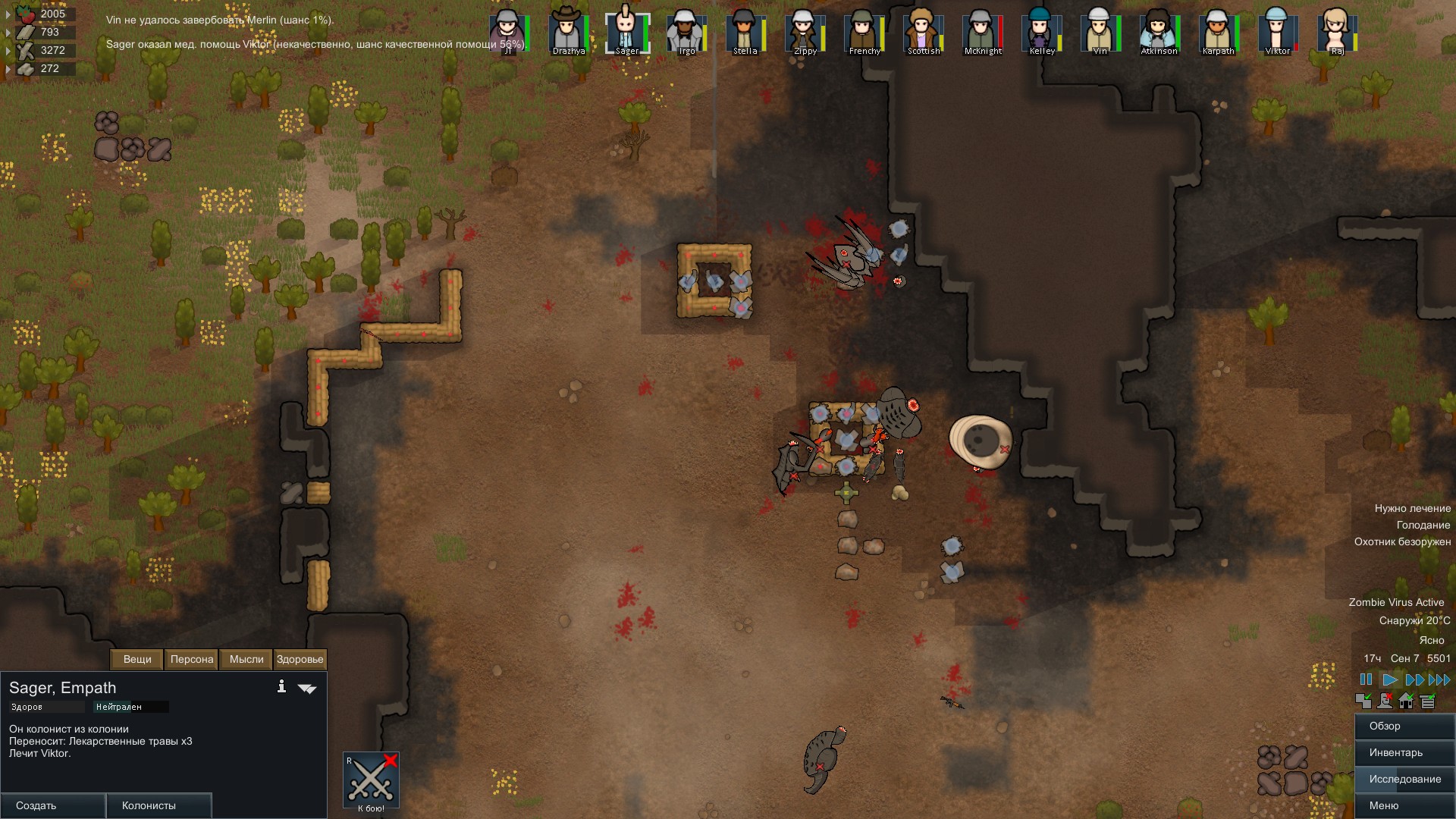This screenshot has width=1456, height=819.
Task: Show the Мысли tab
Action: (x=246, y=659)
